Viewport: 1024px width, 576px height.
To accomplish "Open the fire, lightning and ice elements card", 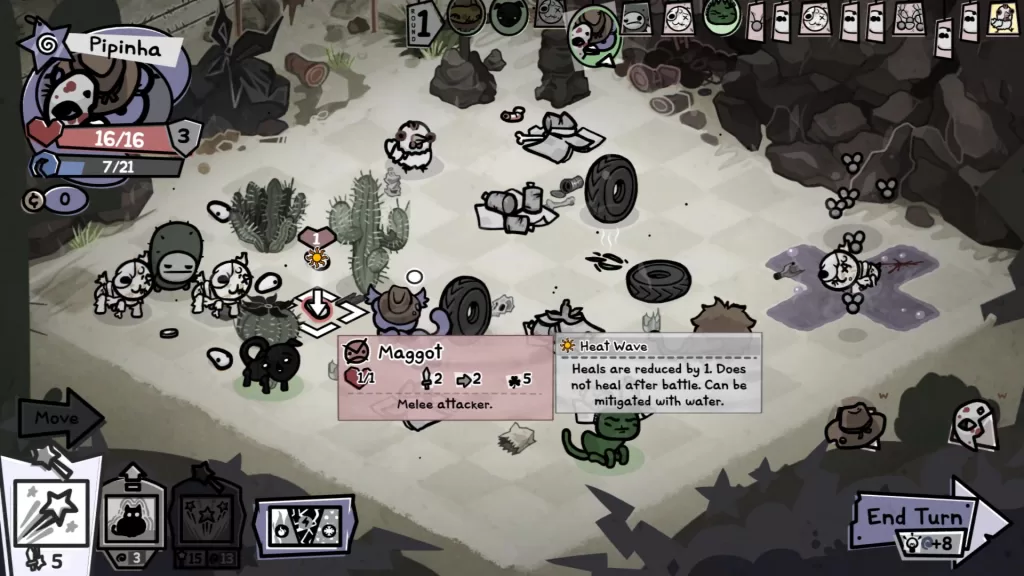I will pyautogui.click(x=304, y=525).
